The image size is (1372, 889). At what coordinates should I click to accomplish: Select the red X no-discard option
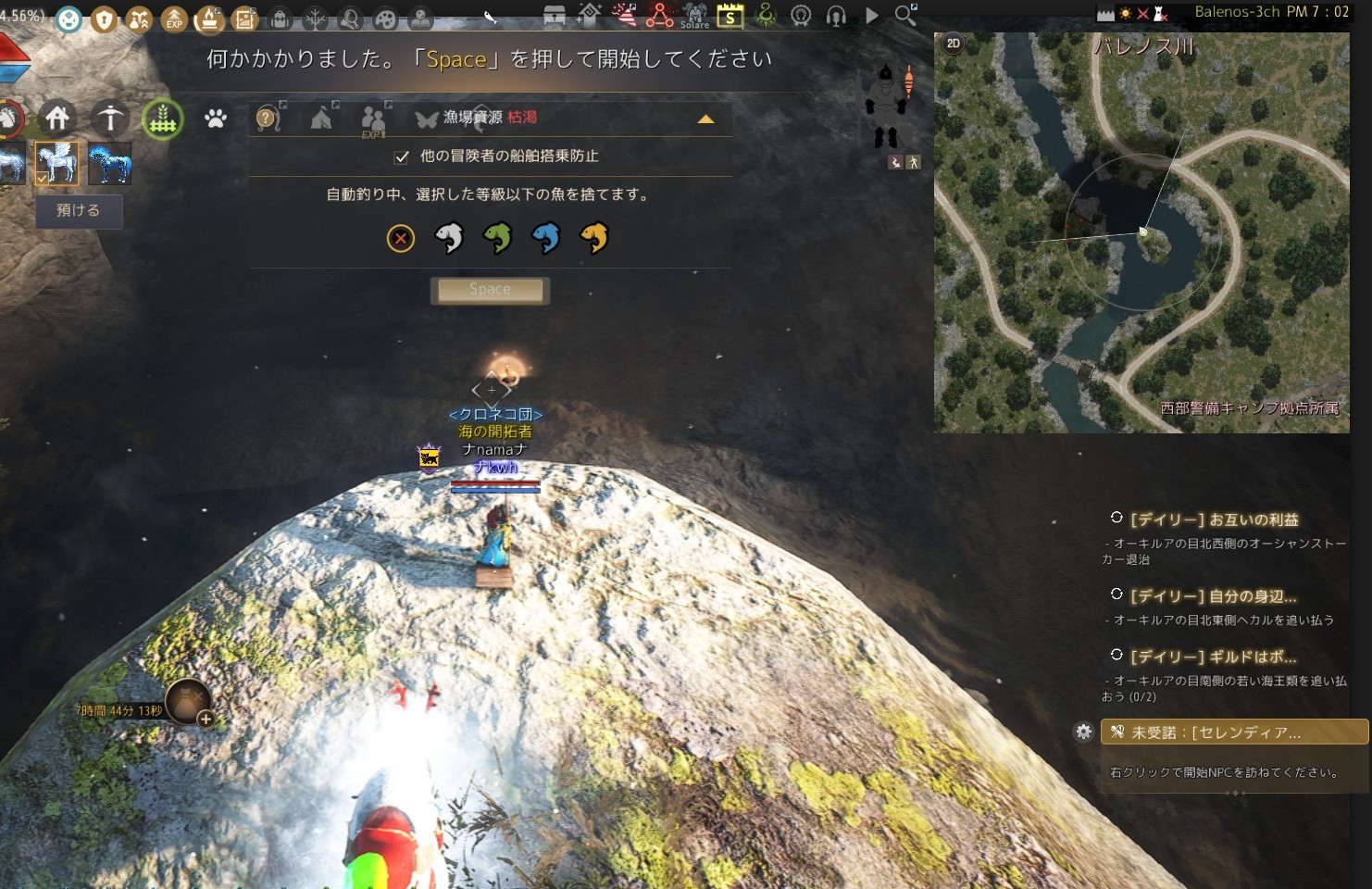point(401,239)
